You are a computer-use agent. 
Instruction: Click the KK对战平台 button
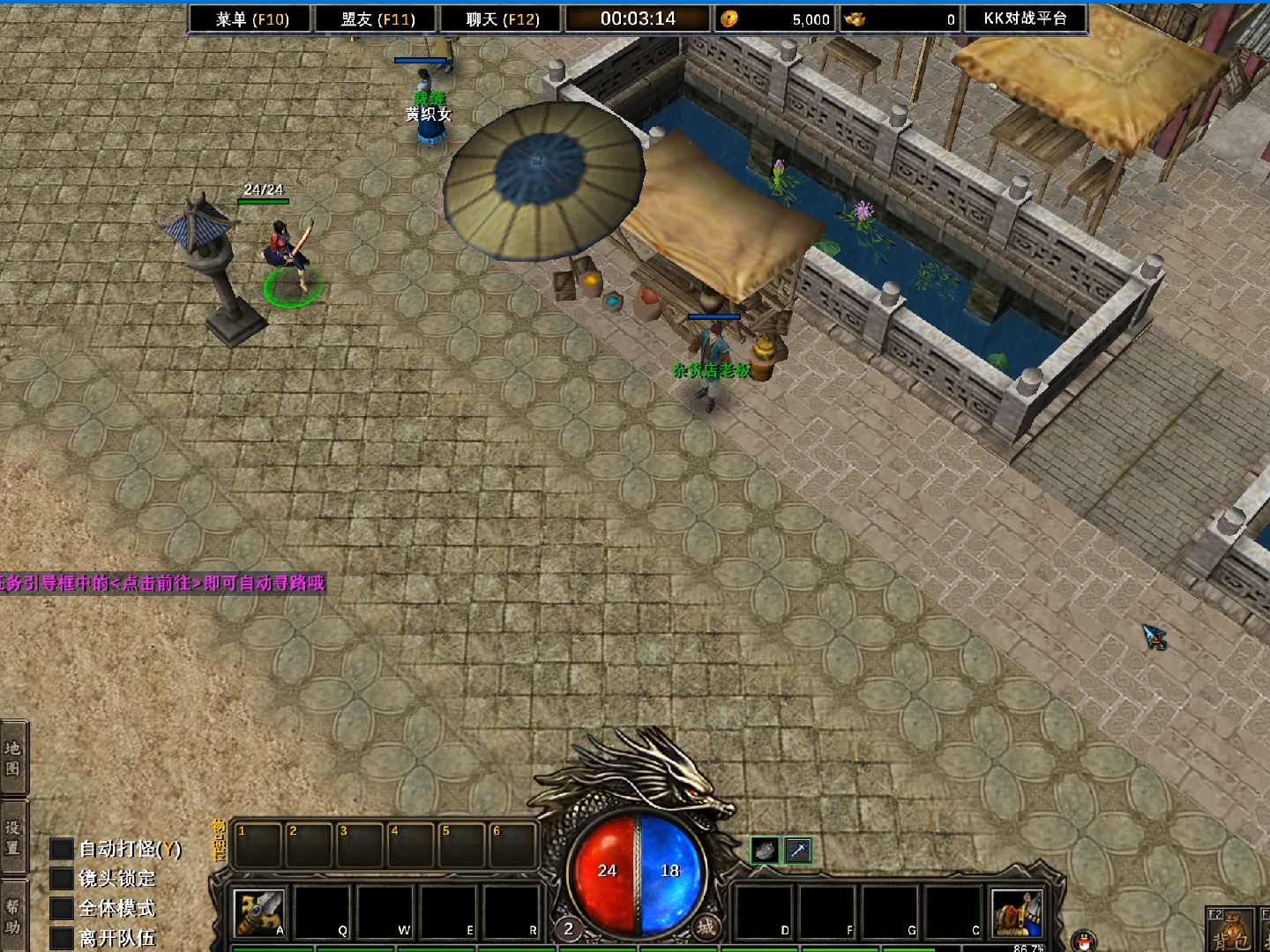(x=1025, y=19)
